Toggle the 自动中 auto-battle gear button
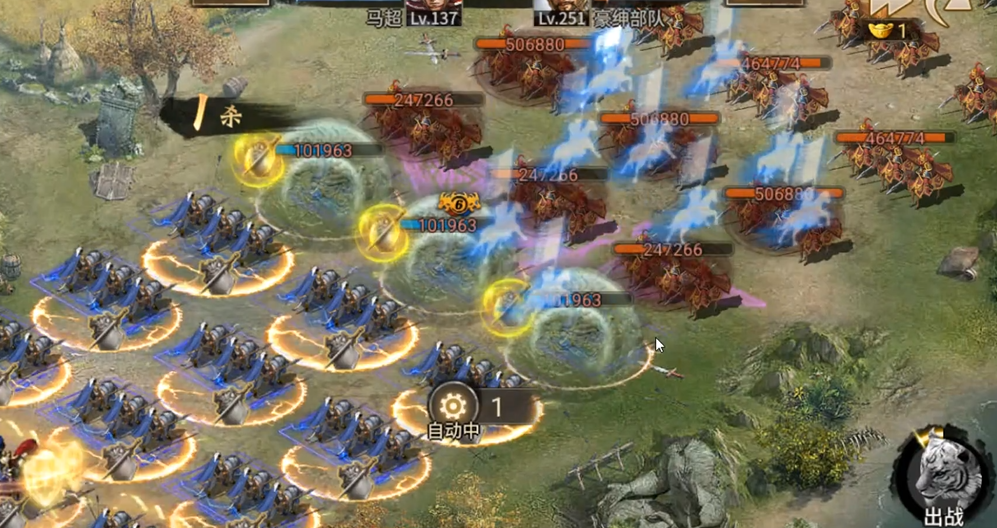Image resolution: width=997 pixels, height=528 pixels. pyautogui.click(x=453, y=407)
